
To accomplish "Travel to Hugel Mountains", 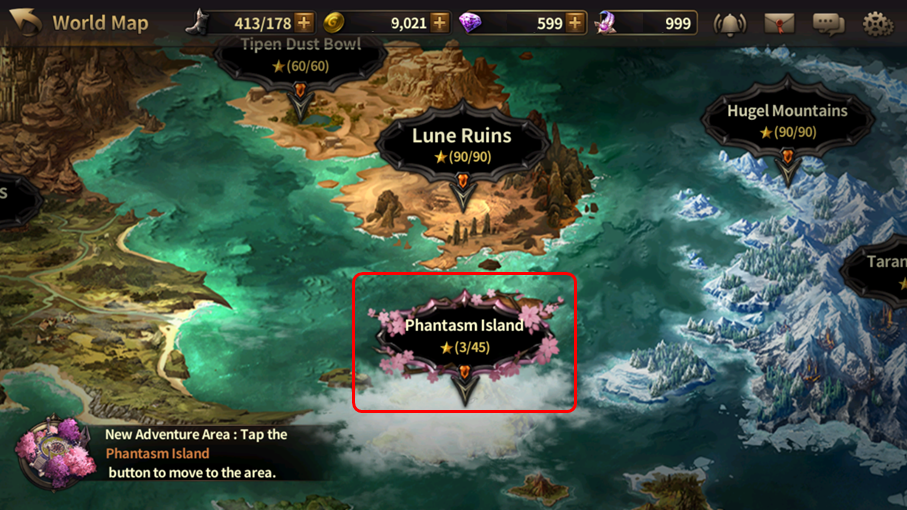I will [787, 121].
